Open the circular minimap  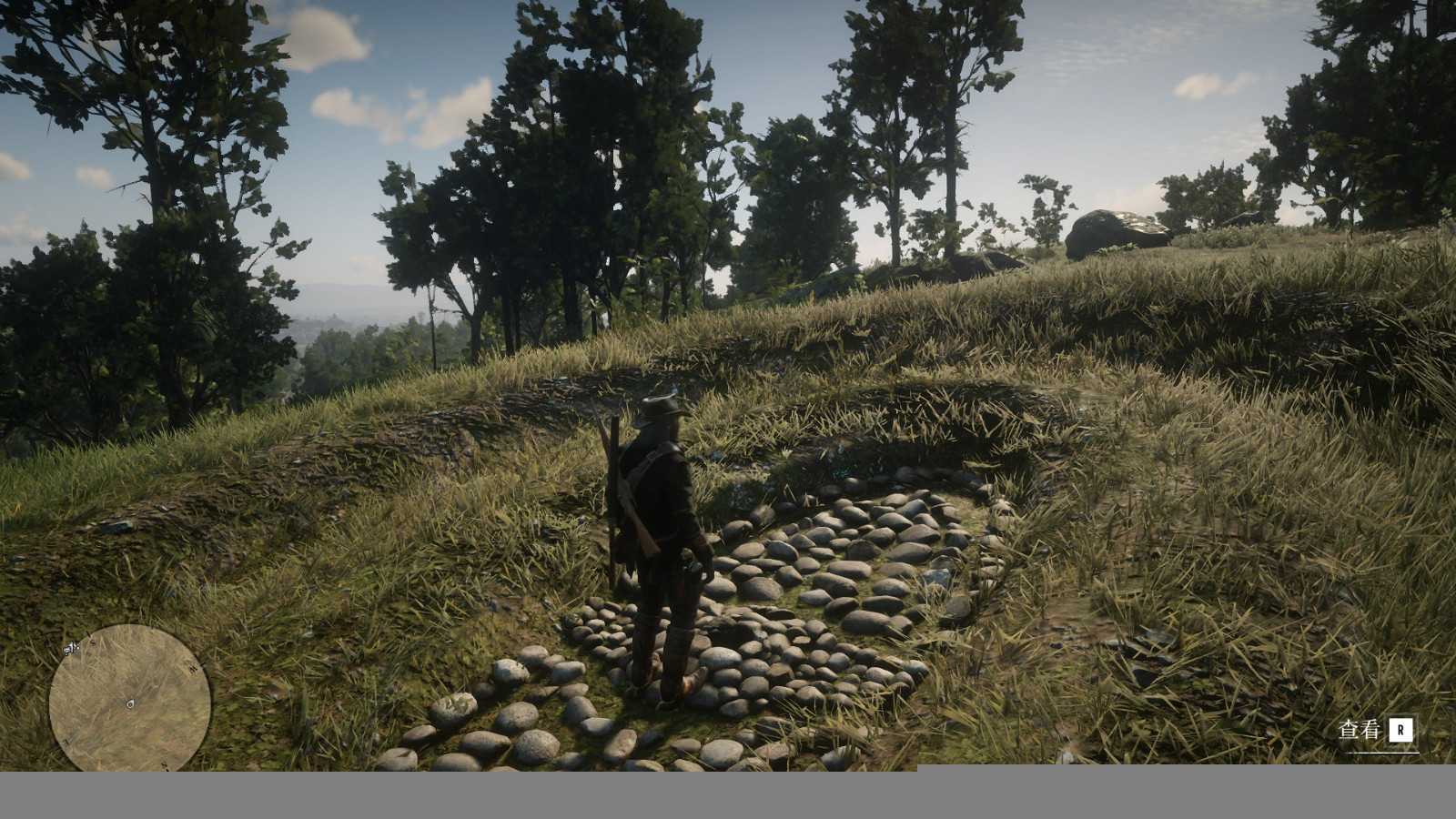(129, 699)
